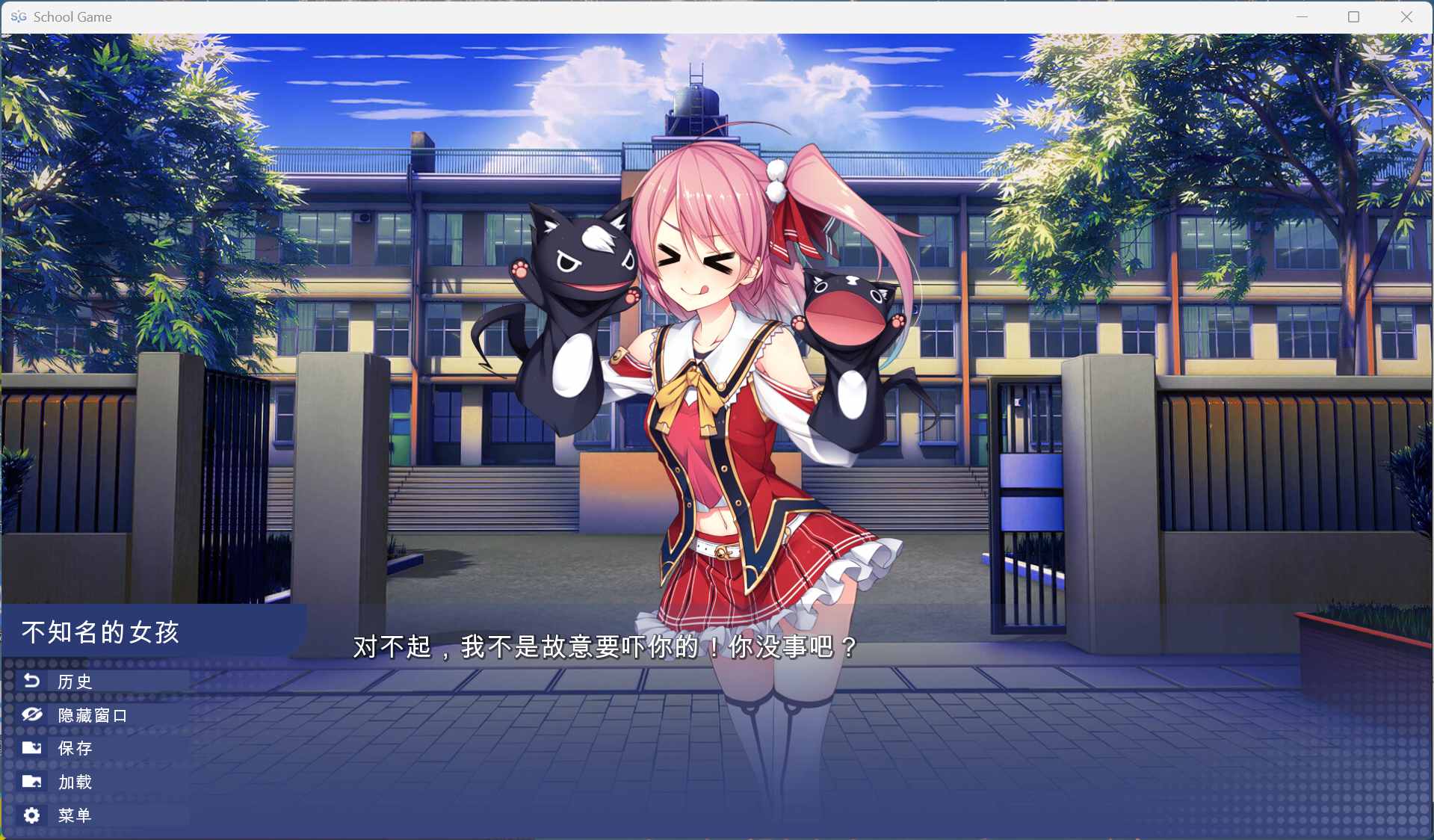
Task: Click the School Game title bar
Action: coord(448,16)
